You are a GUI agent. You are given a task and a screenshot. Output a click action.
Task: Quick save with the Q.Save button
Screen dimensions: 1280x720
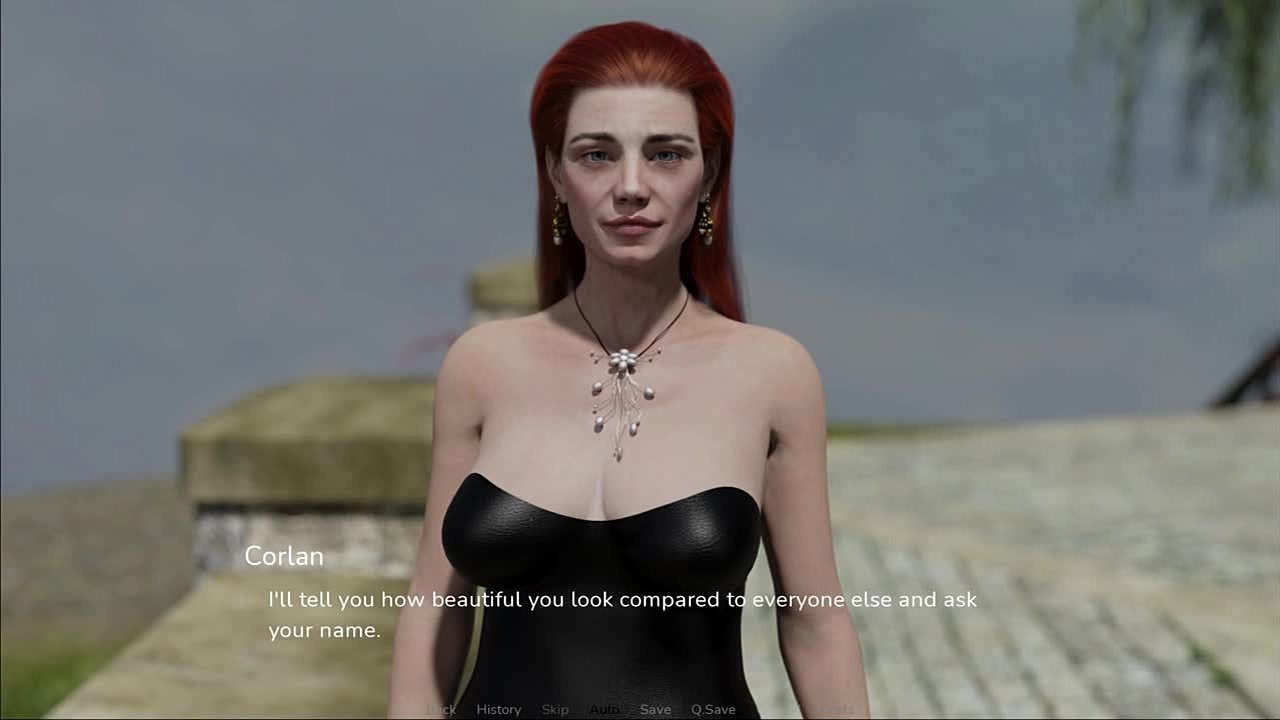(x=713, y=709)
